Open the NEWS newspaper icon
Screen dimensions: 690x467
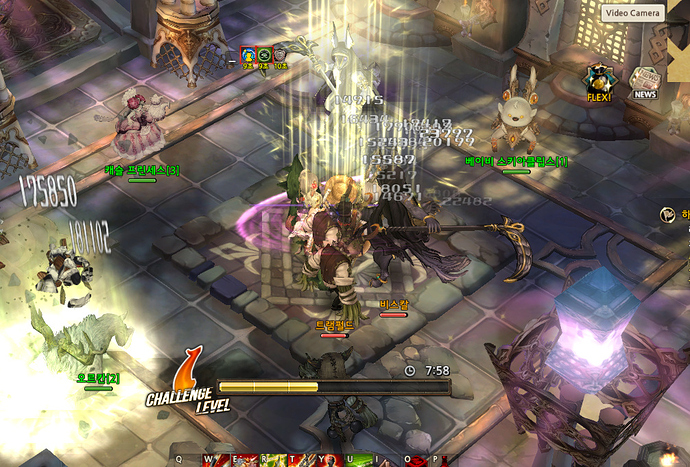(x=643, y=83)
